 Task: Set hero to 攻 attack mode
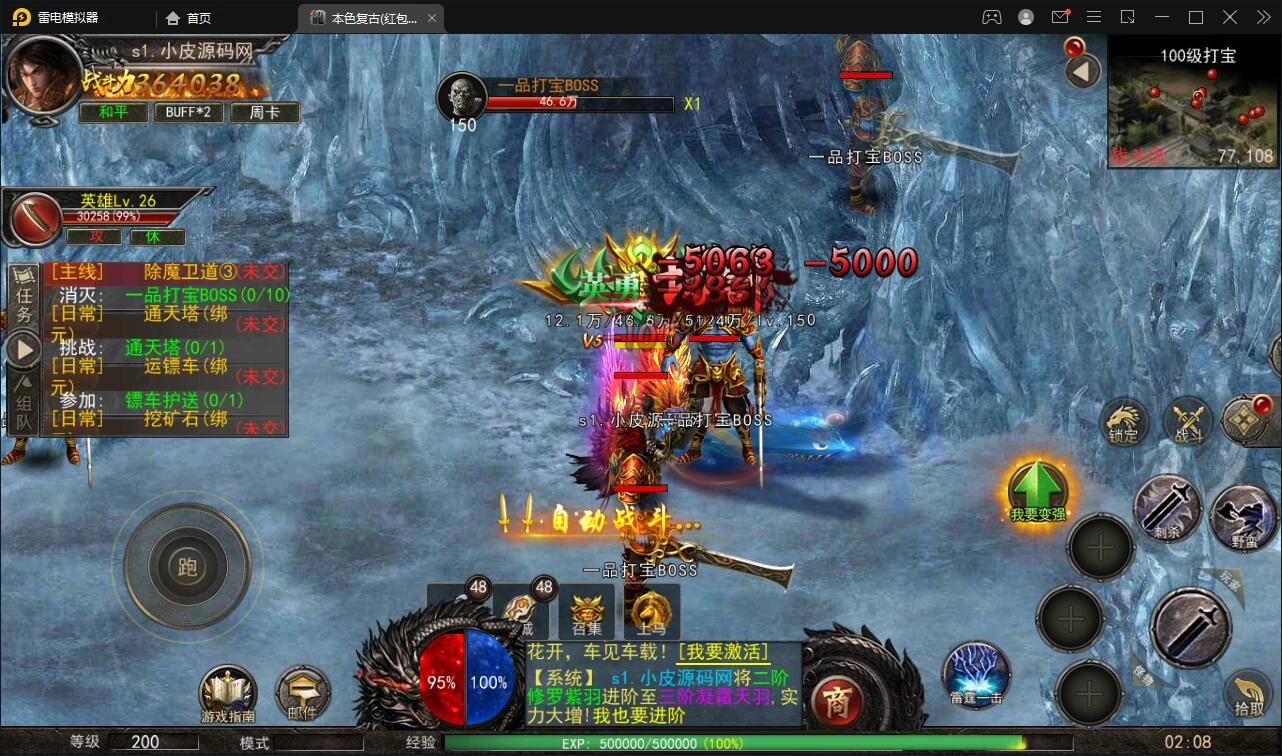(x=96, y=237)
